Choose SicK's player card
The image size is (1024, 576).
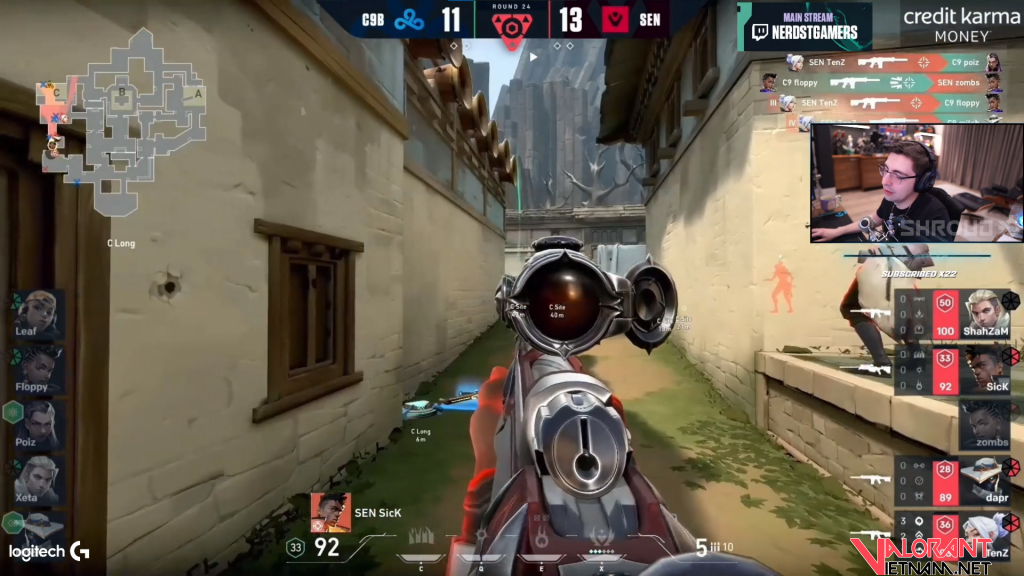(x=985, y=369)
